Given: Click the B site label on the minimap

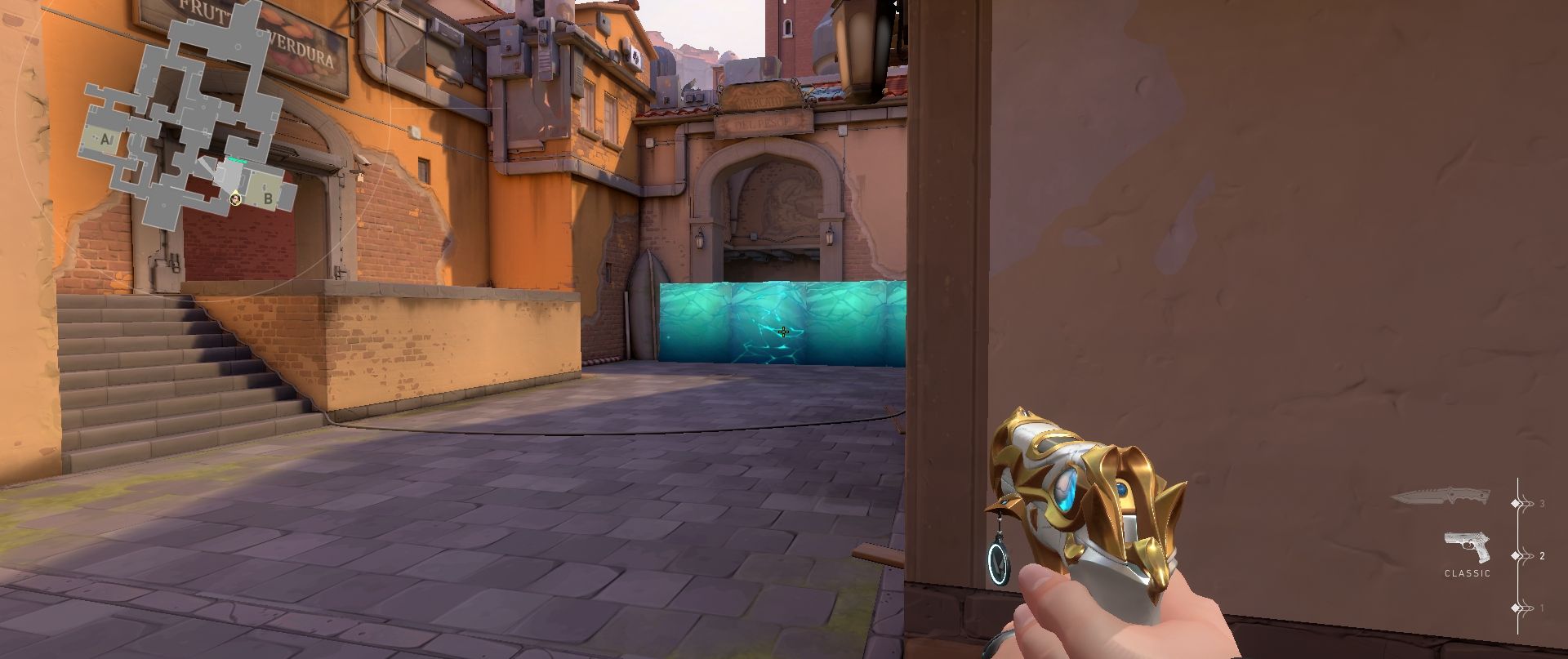Looking at the screenshot, I should [268, 198].
